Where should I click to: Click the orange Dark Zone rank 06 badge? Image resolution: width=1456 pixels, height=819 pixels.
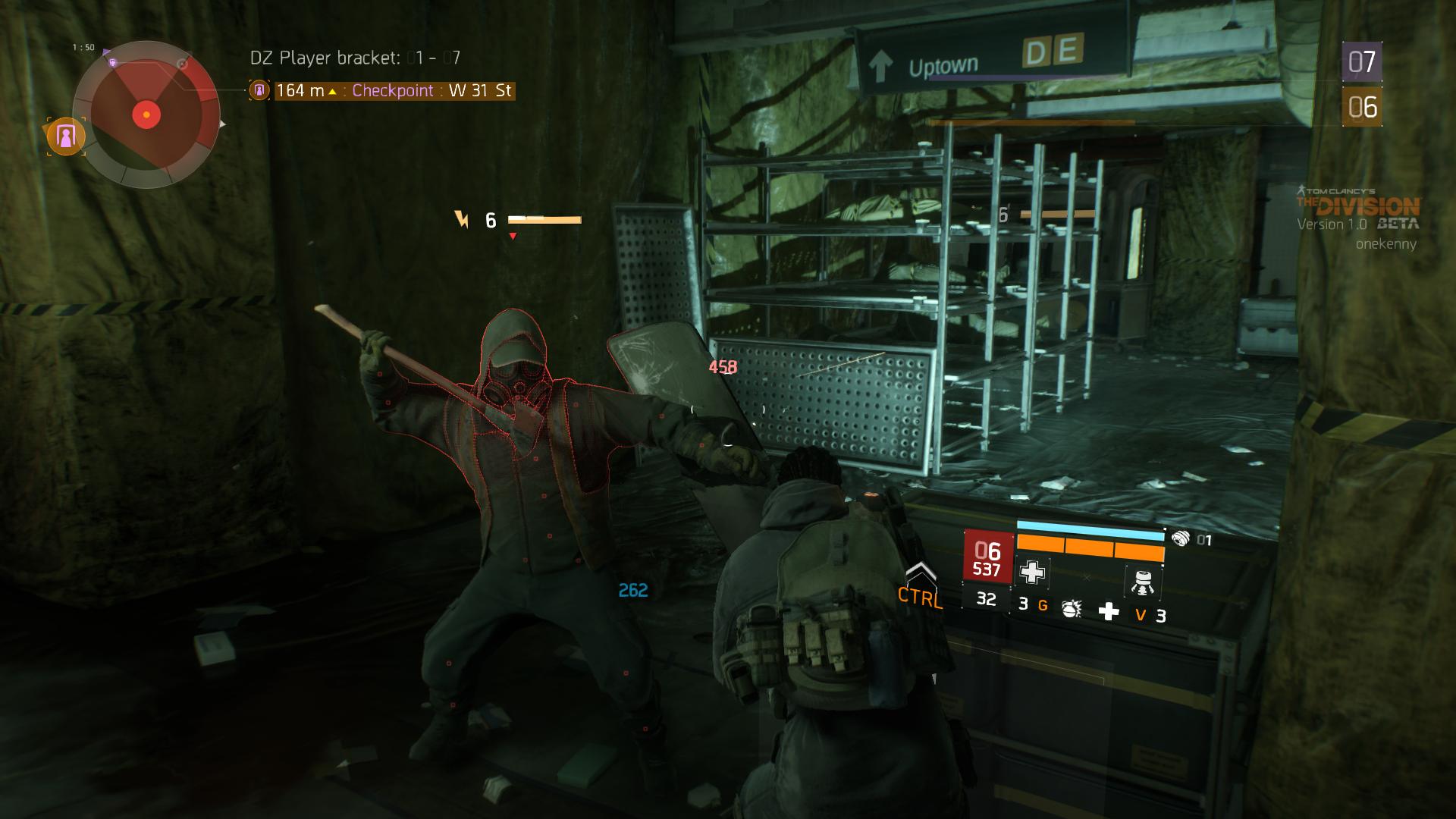pyautogui.click(x=1361, y=107)
